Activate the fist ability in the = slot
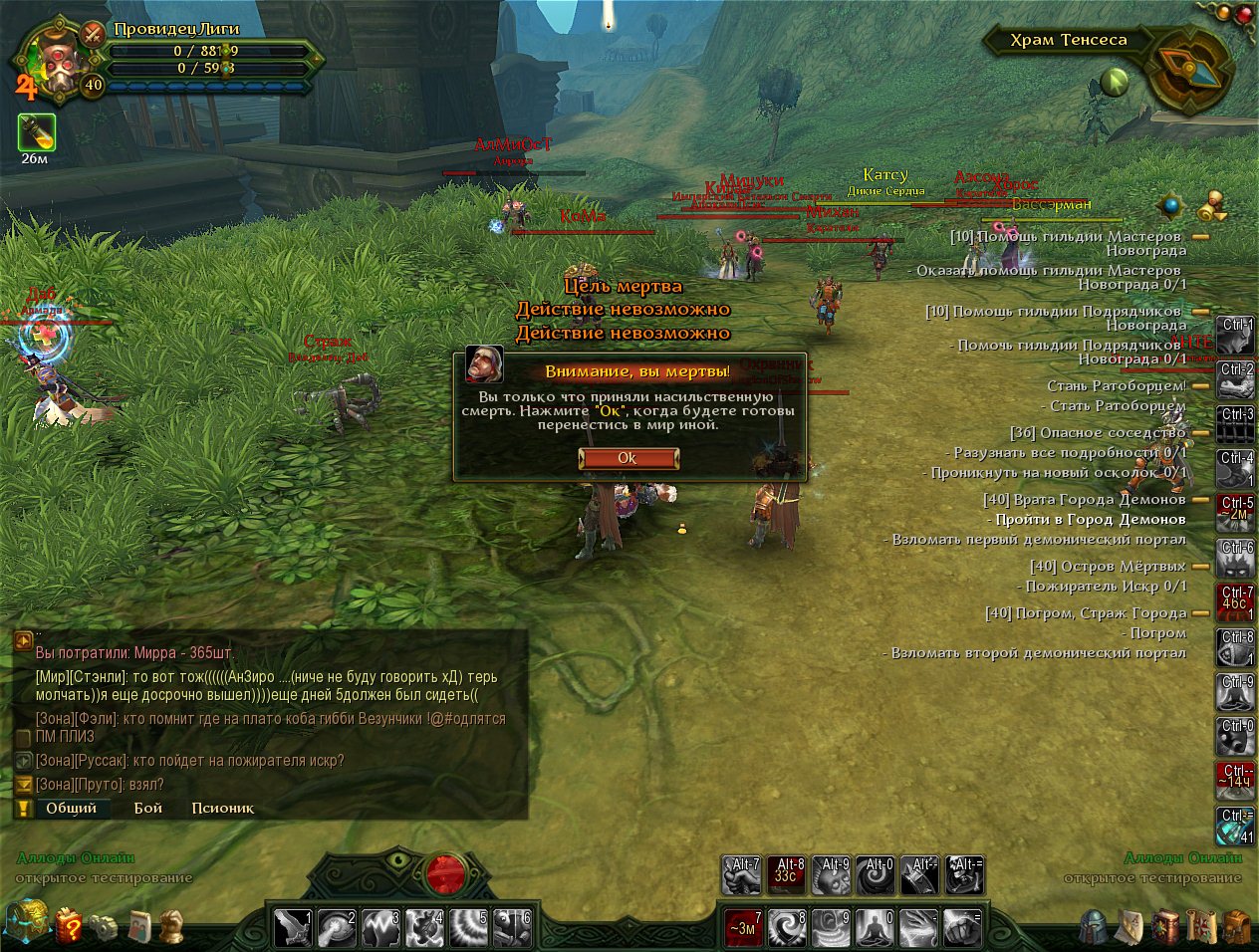 [x=962, y=928]
